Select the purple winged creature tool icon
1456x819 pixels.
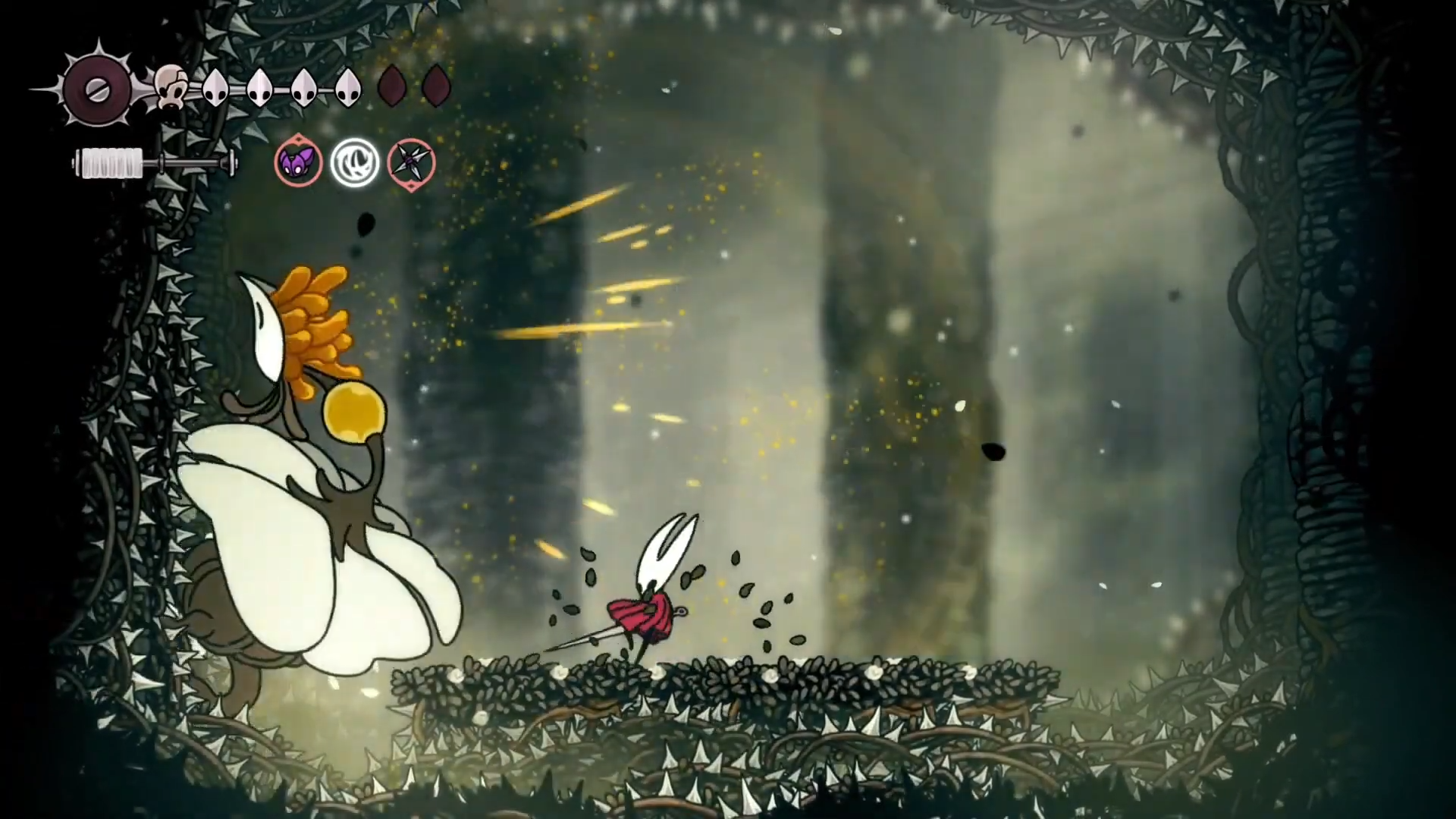tap(298, 162)
